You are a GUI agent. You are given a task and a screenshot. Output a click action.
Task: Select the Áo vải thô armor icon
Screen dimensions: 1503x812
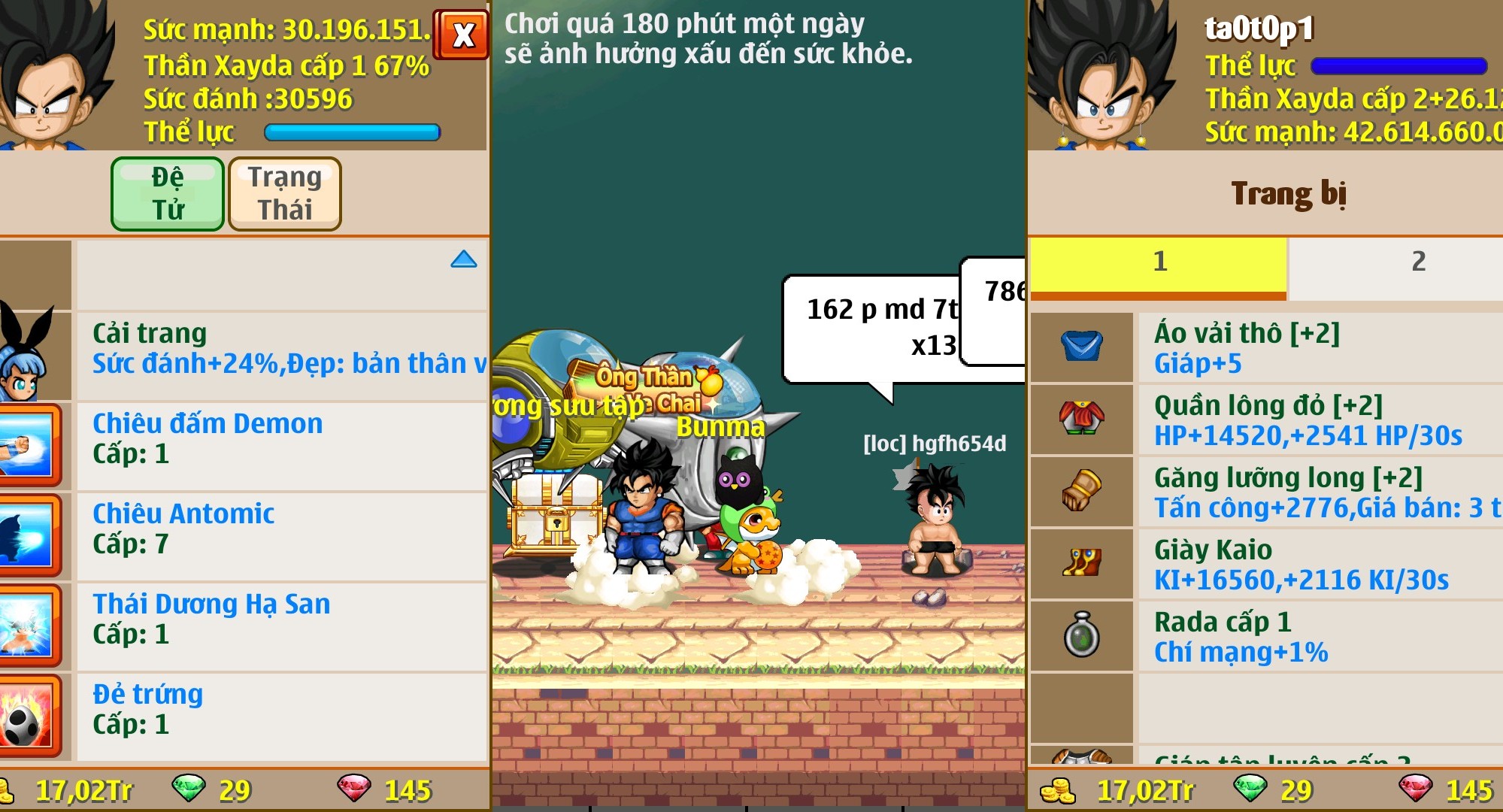point(1081,347)
